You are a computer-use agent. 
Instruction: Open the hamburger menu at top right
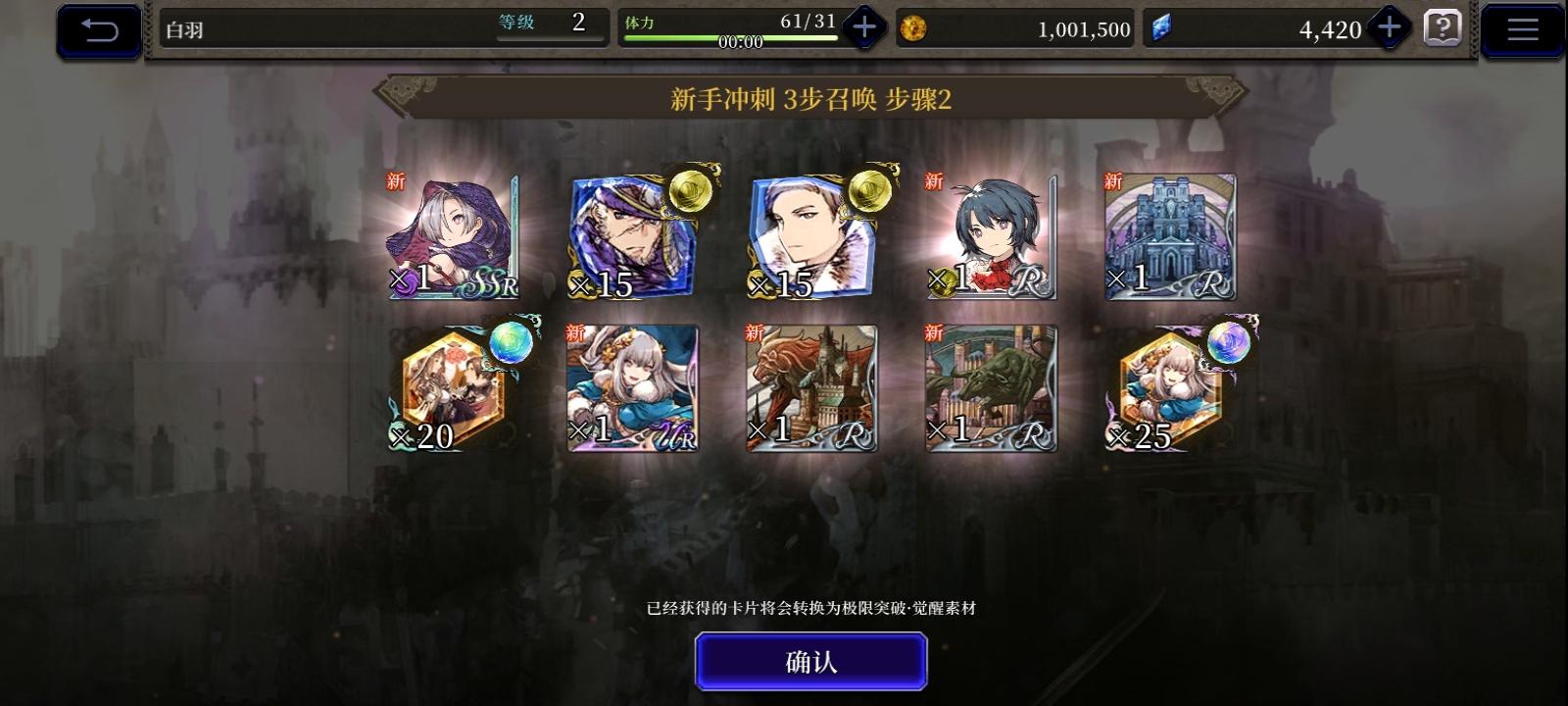click(x=1521, y=27)
